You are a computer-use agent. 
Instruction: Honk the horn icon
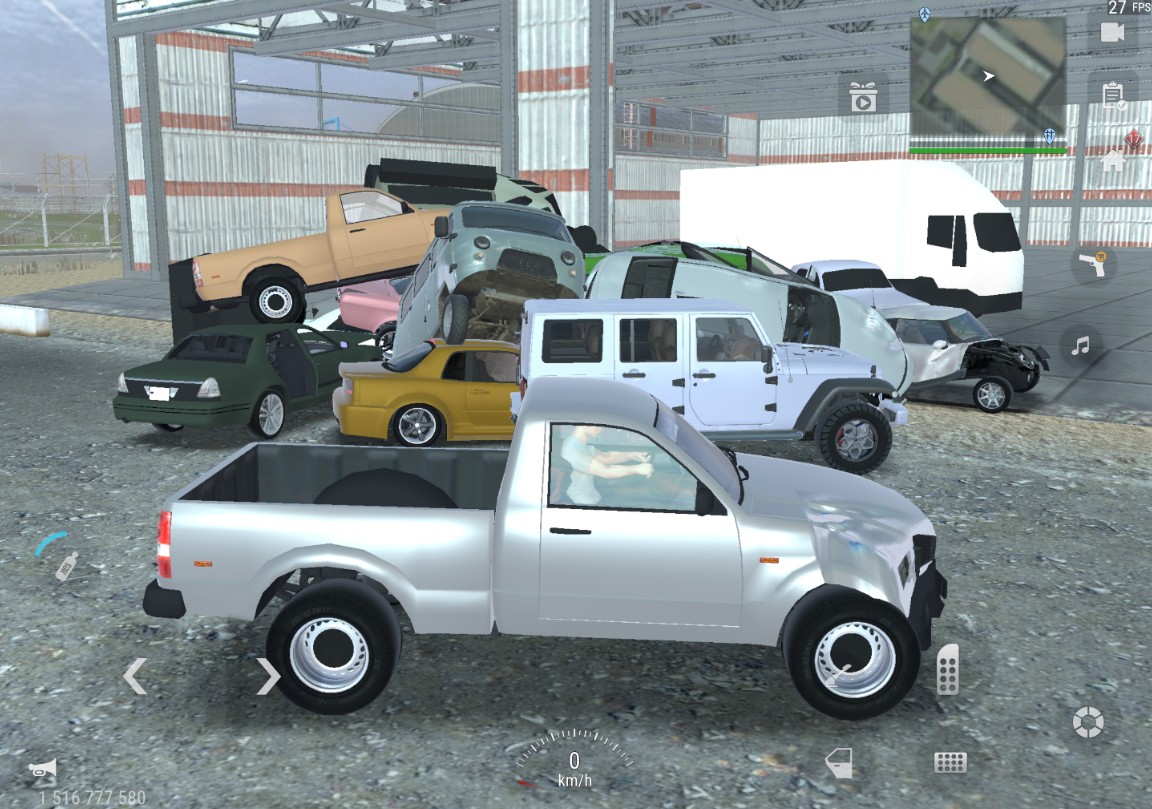pyautogui.click(x=42, y=769)
